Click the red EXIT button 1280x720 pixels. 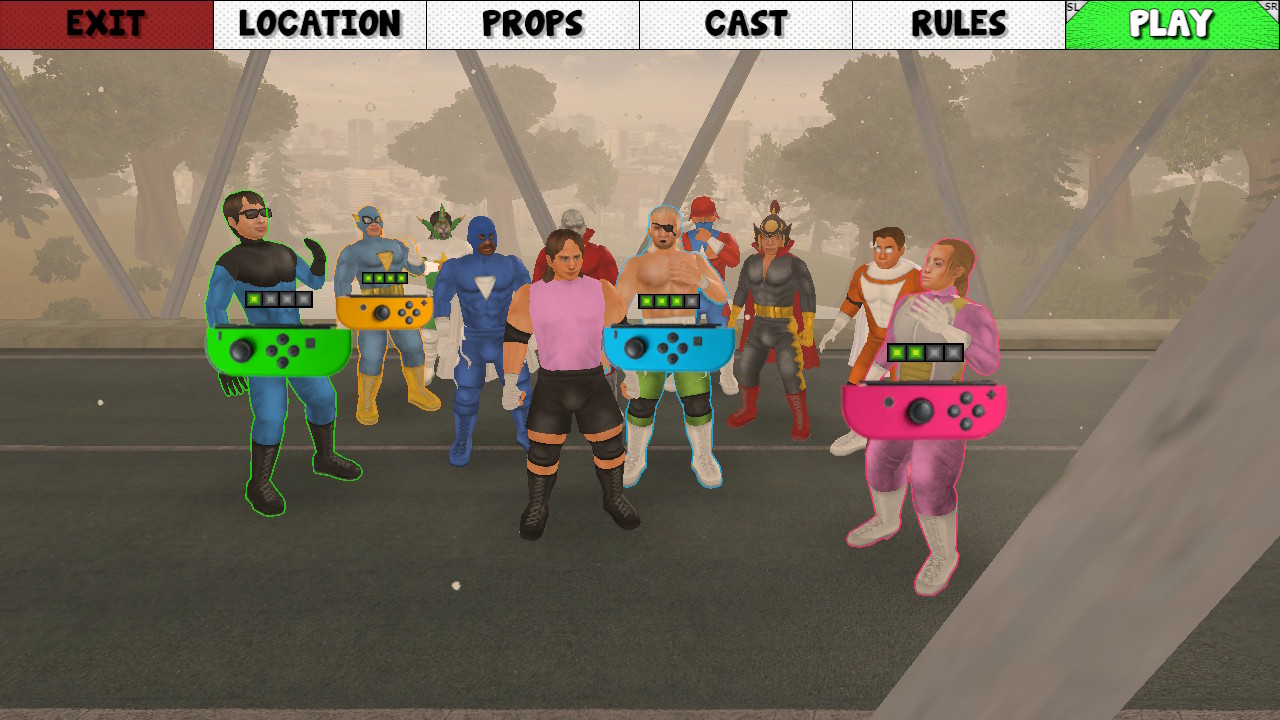[x=105, y=22]
